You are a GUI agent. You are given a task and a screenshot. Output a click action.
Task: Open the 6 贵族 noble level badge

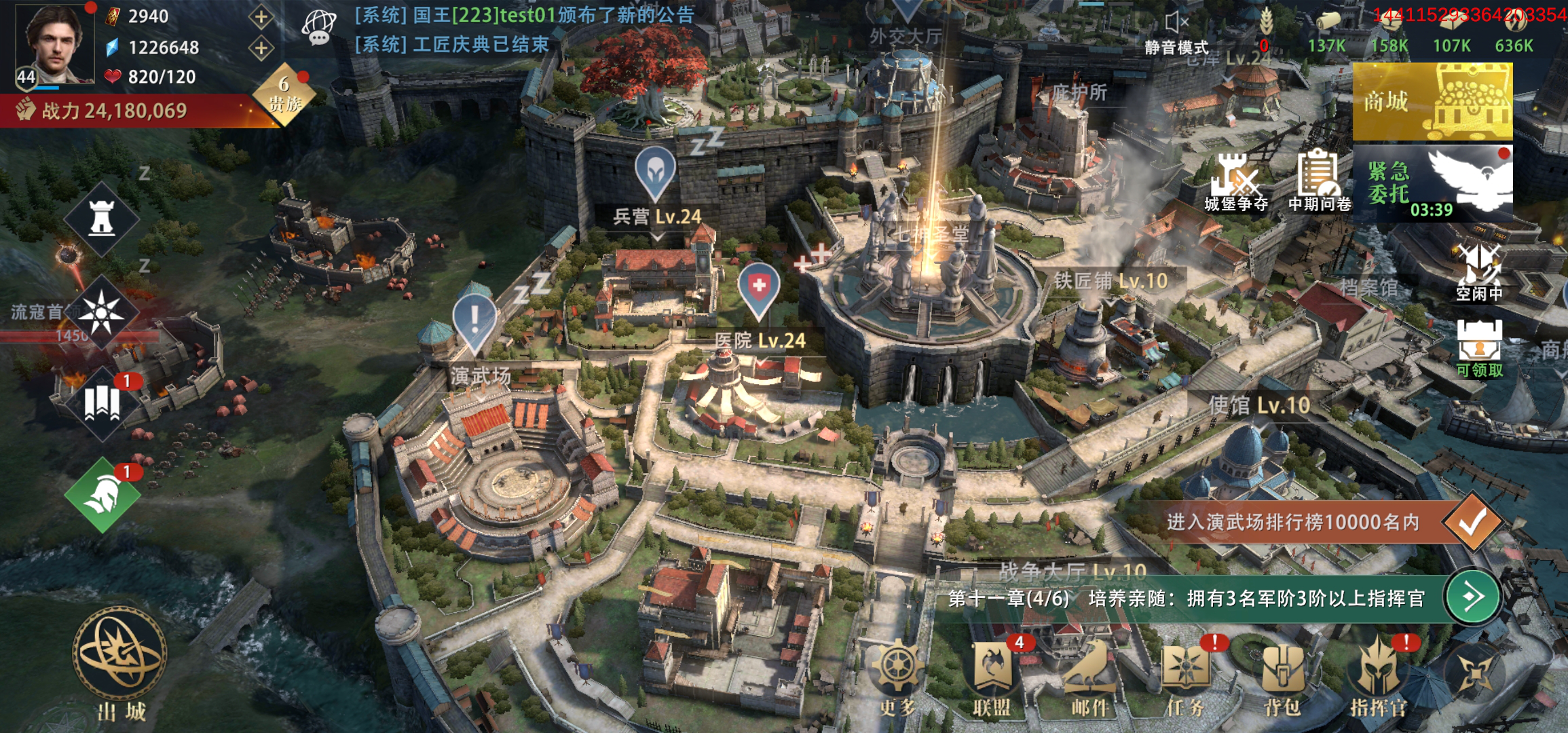(285, 95)
